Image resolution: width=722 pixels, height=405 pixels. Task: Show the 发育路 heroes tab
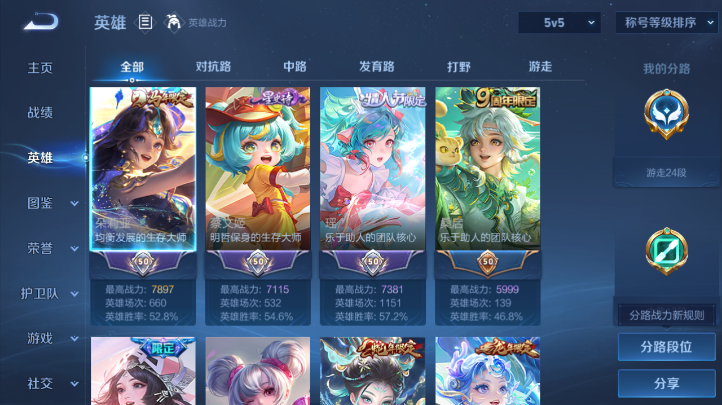pyautogui.click(x=377, y=67)
